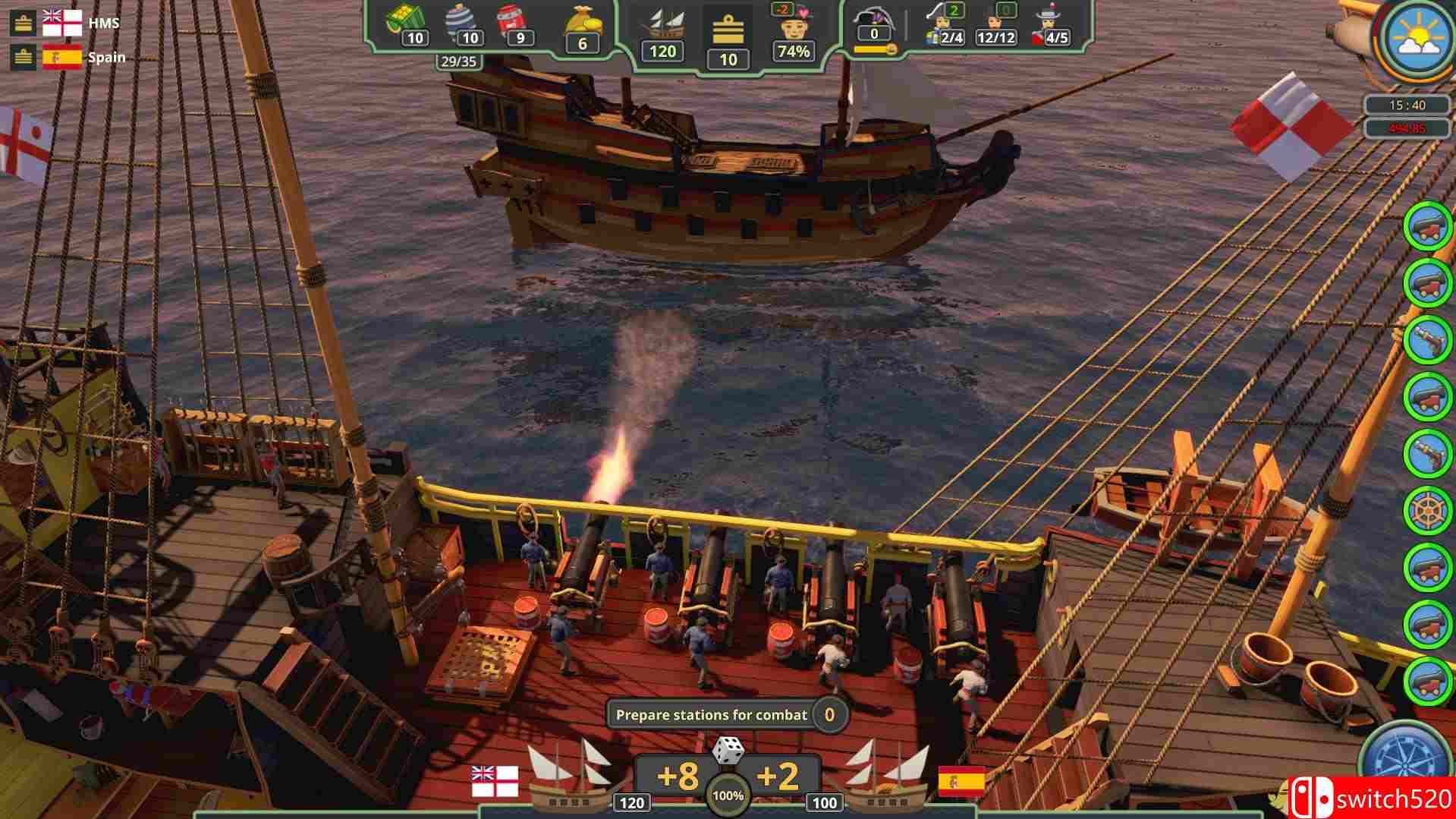Select the striped cannonball ammunition icon
This screenshot has width=1456, height=819.
462,21
